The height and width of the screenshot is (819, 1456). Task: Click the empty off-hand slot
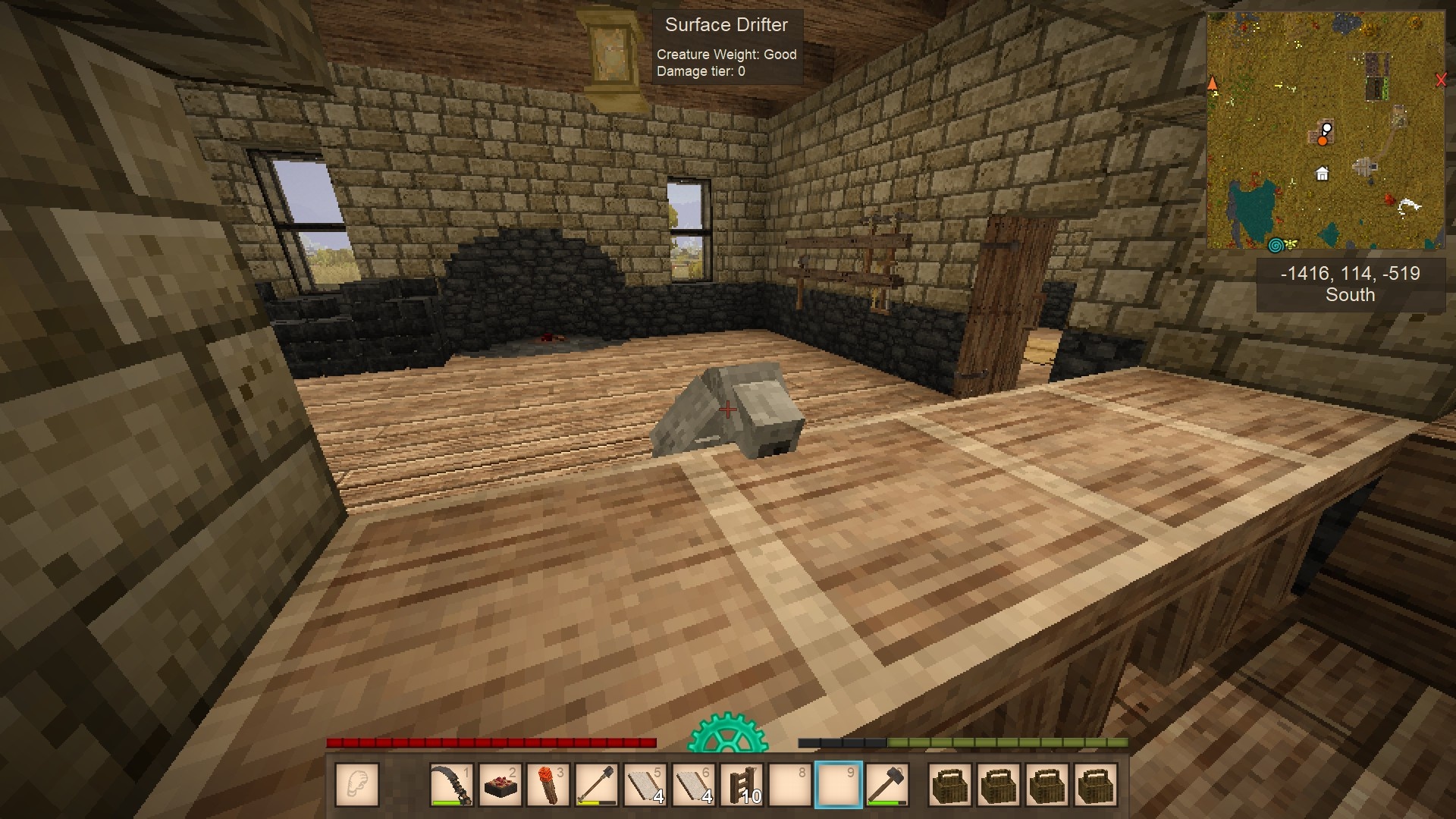coord(356,784)
